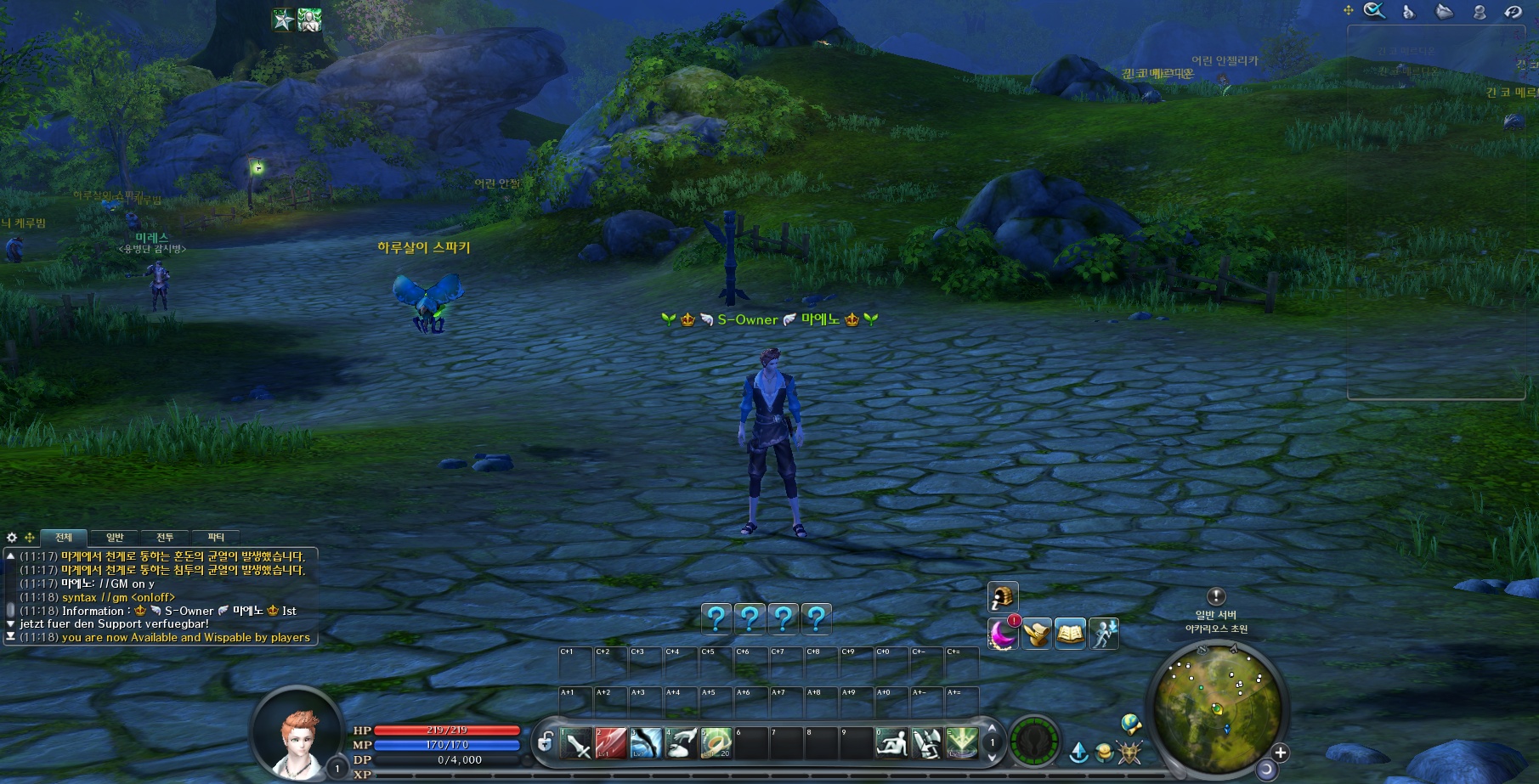
Task: Click the magnifier checkmark icon at top right
Action: click(x=1374, y=11)
